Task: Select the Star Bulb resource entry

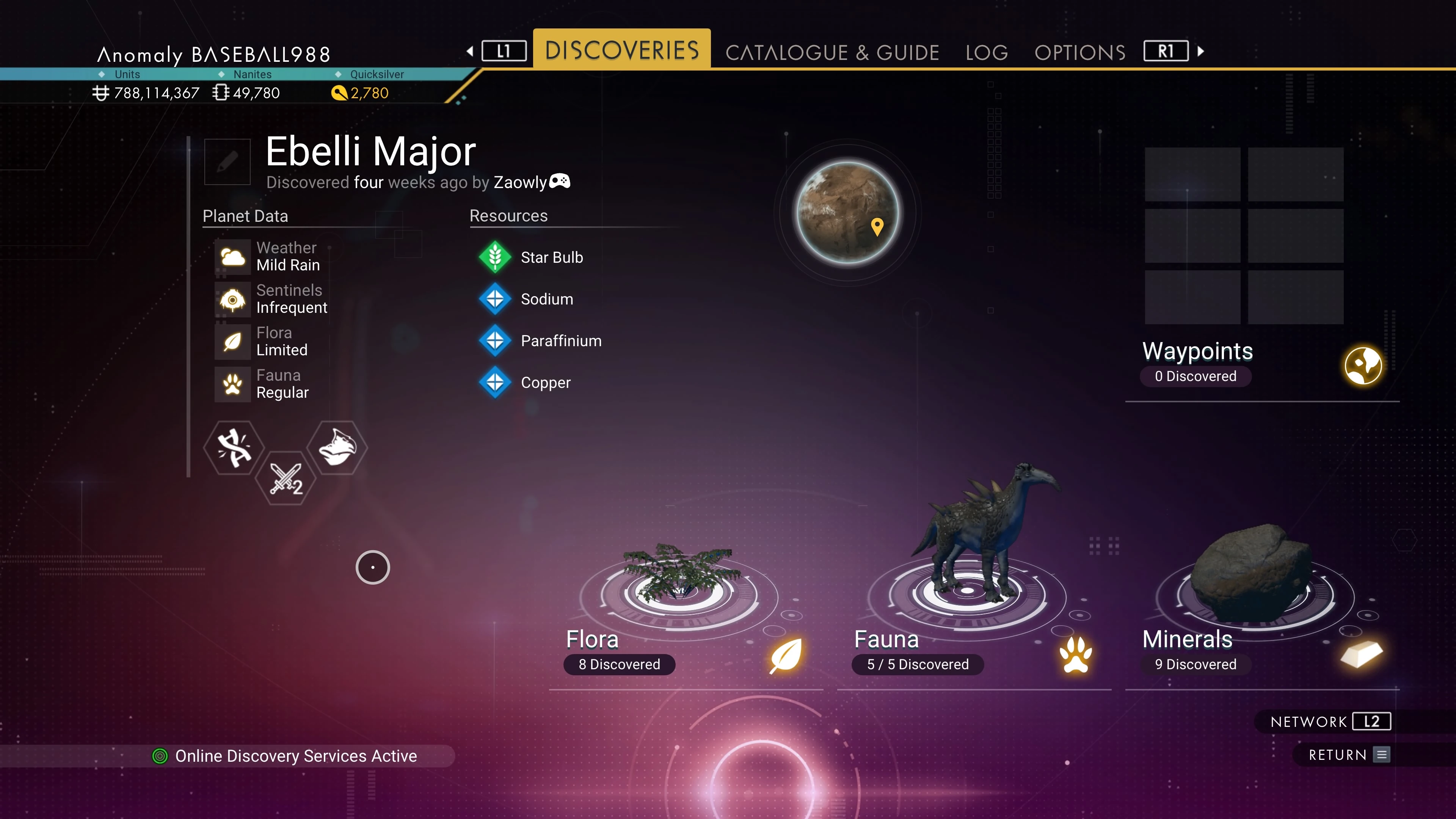Action: pos(551,258)
